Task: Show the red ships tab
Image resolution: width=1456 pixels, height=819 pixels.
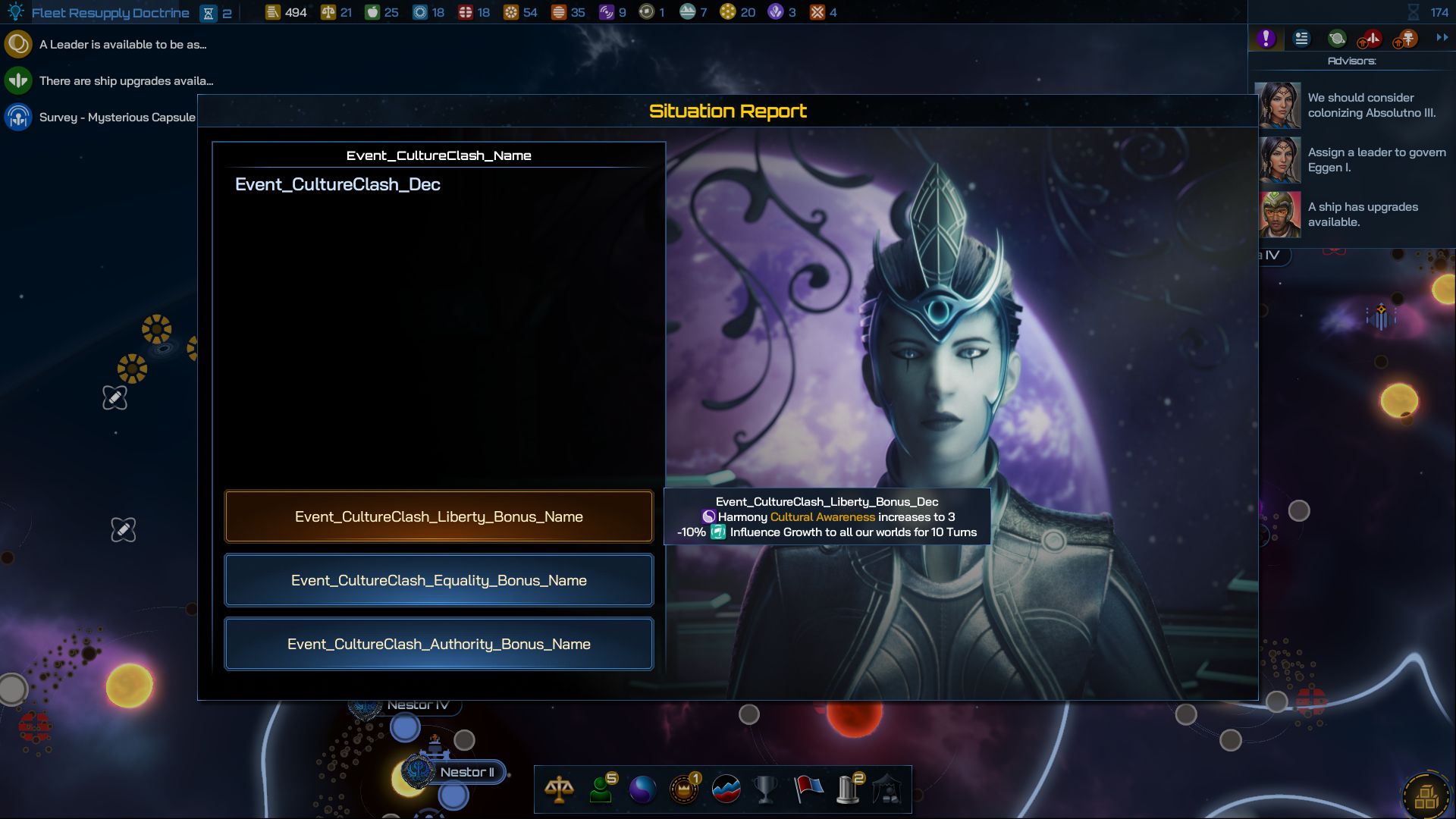Action: tap(1371, 38)
